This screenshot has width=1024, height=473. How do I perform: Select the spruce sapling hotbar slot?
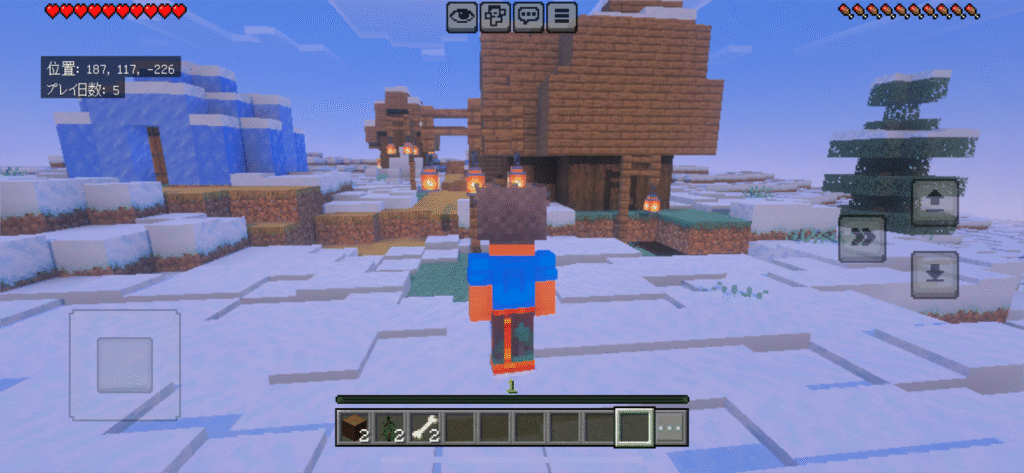point(389,427)
